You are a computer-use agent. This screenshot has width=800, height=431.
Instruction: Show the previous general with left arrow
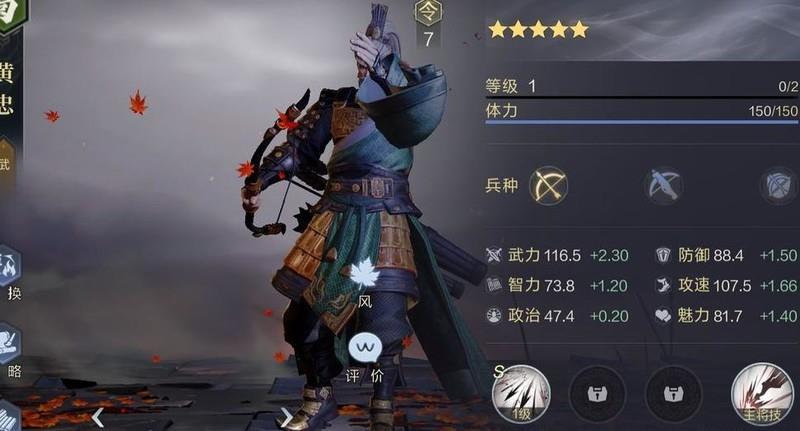tap(98, 416)
